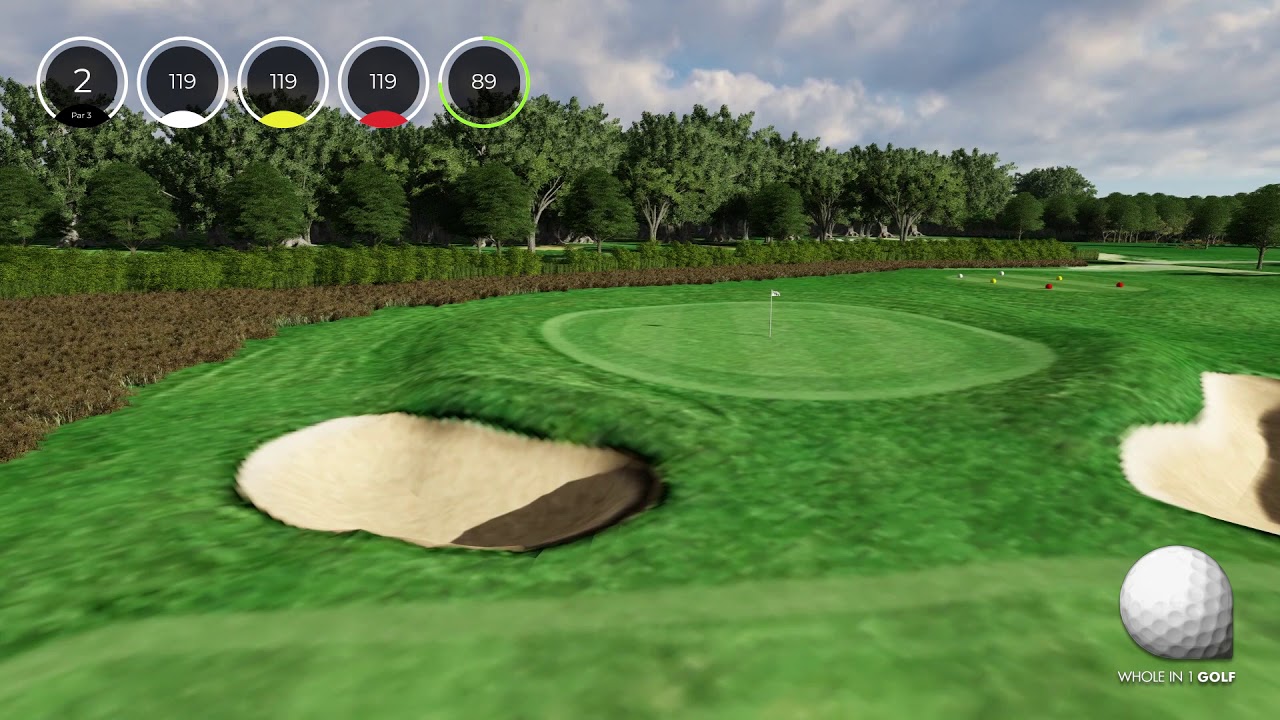This screenshot has width=1280, height=720.
Task: Choose the red tee distance circle
Action: pyautogui.click(x=383, y=82)
